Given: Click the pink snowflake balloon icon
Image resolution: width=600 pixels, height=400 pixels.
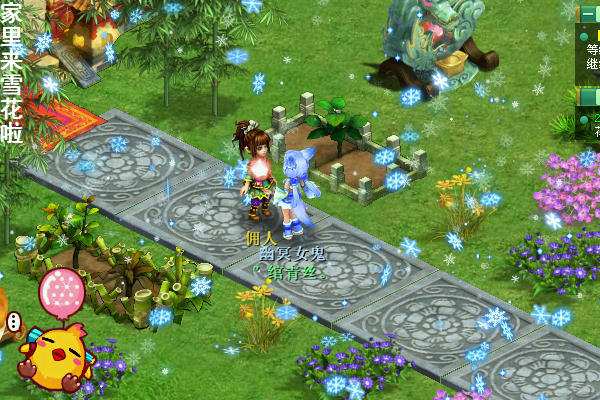Looking at the screenshot, I should [x=62, y=291].
